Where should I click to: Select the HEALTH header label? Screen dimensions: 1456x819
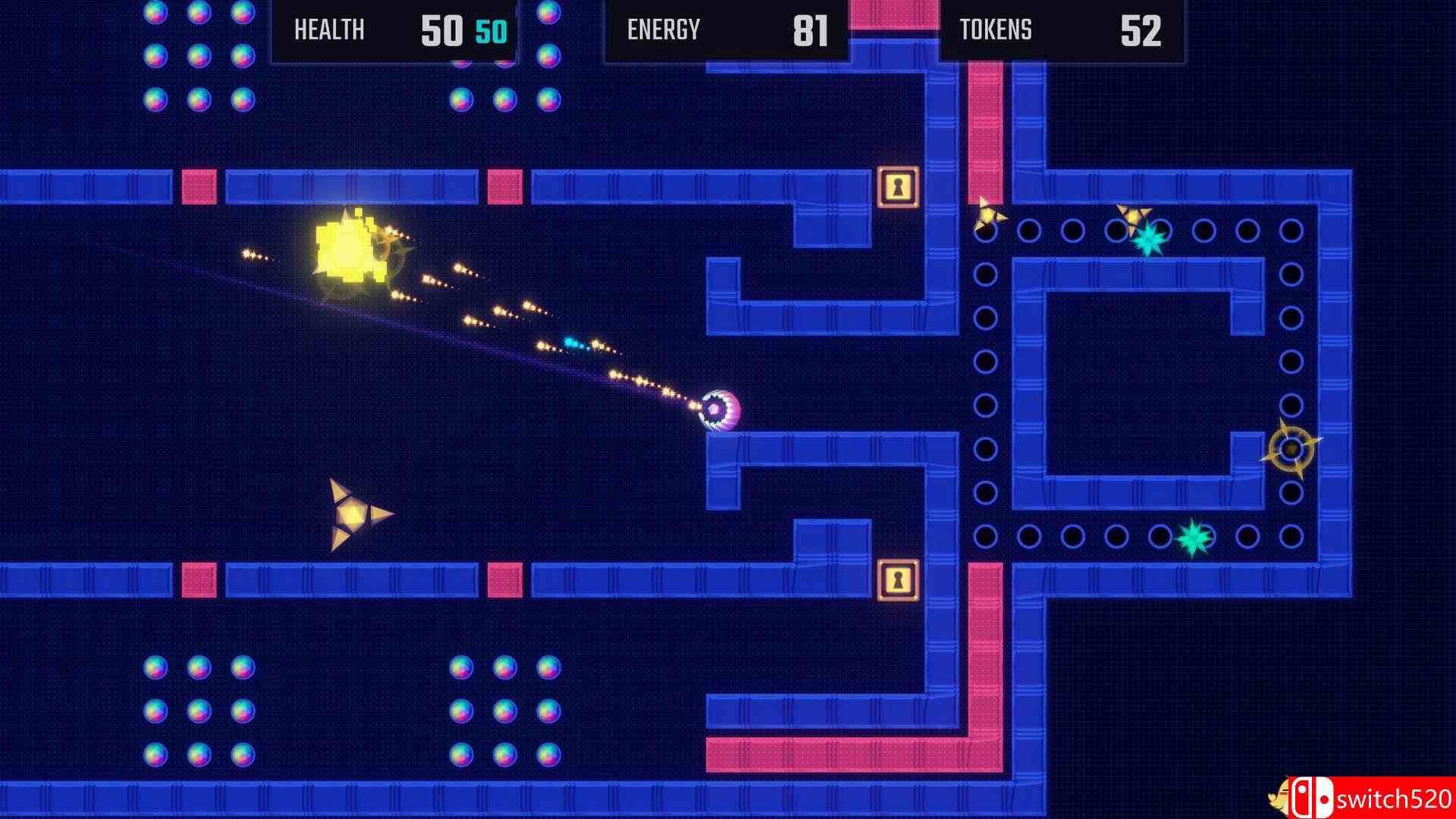pos(329,30)
